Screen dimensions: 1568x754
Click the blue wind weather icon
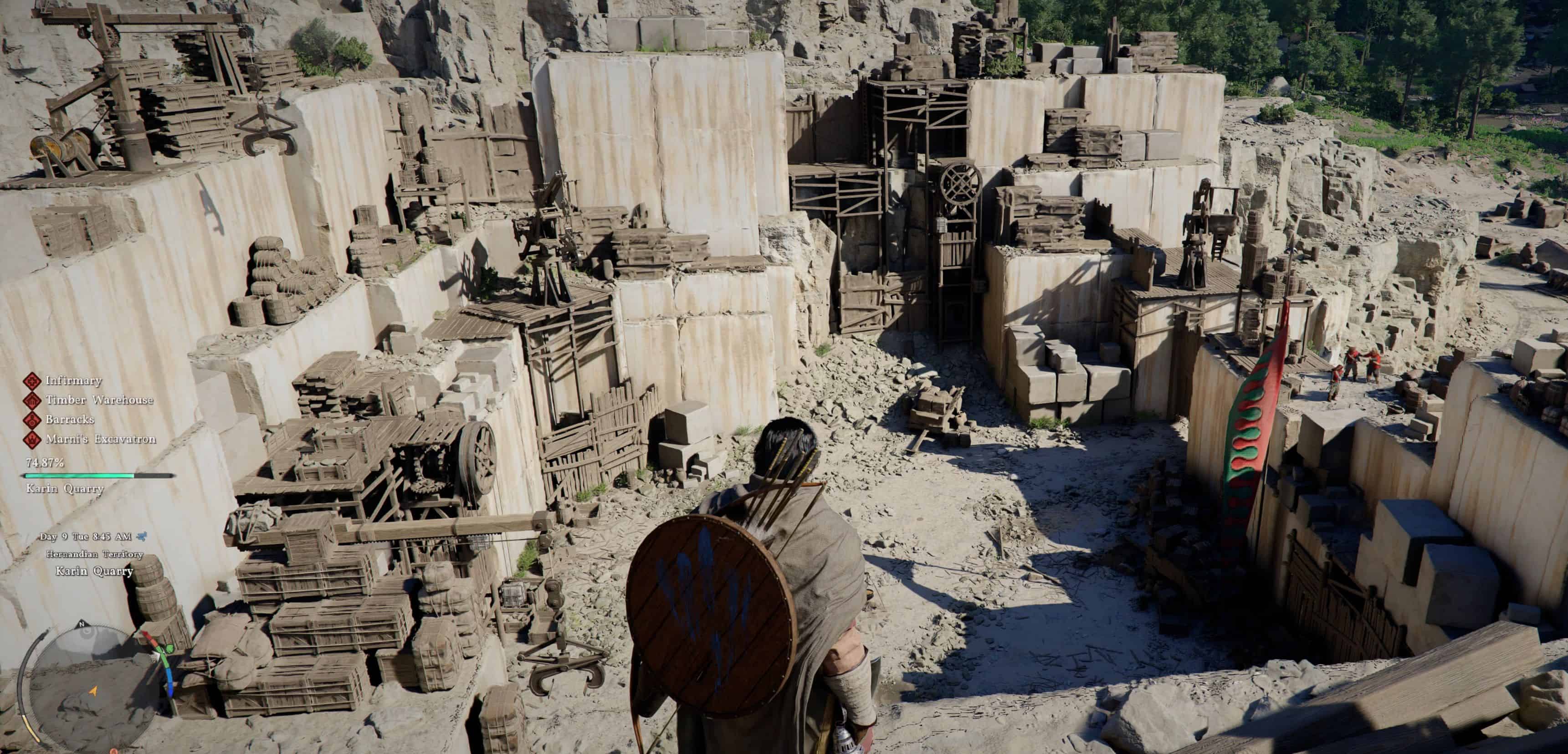click(x=143, y=536)
